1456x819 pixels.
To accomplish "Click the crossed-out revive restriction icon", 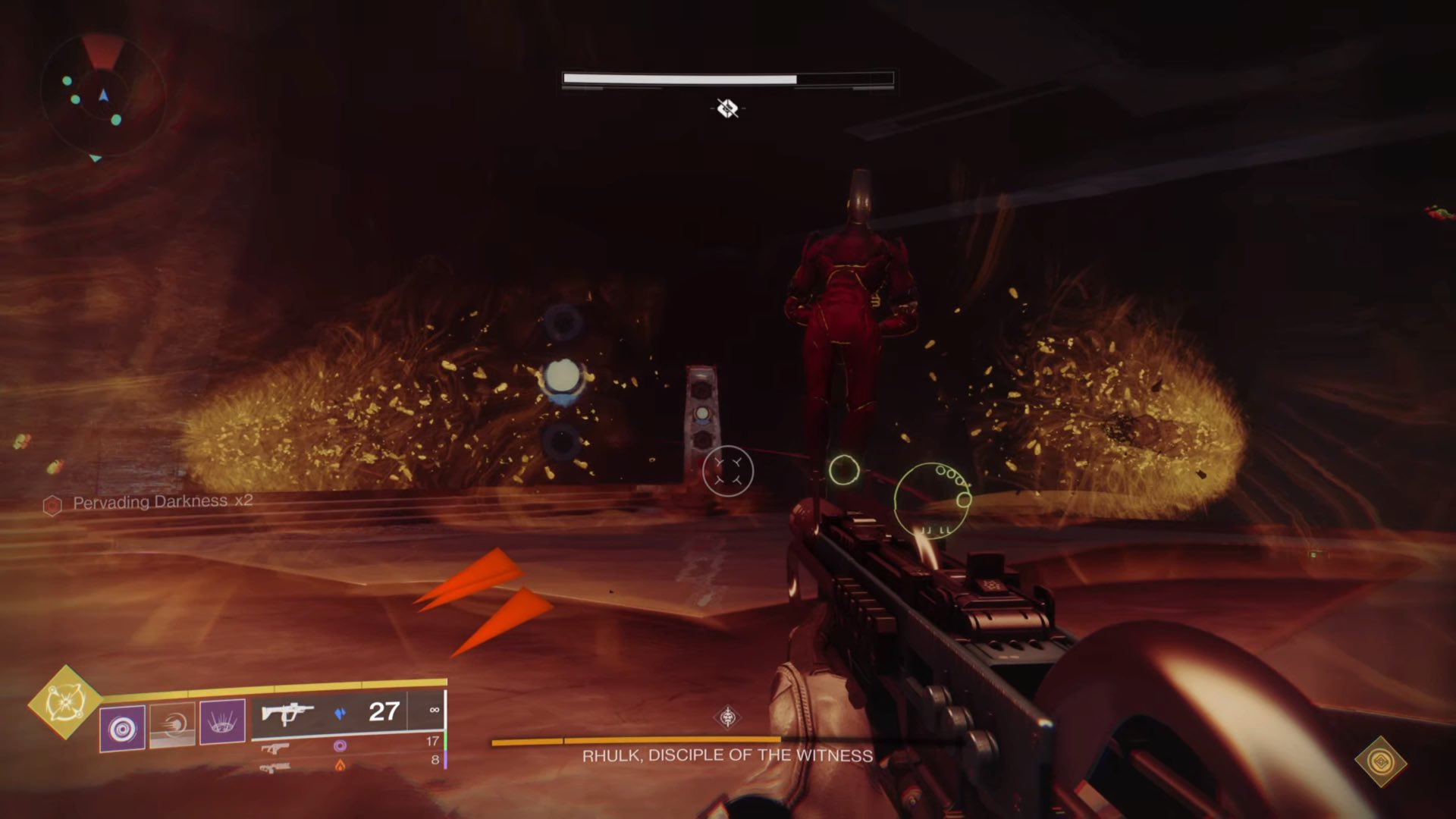I will [727, 108].
